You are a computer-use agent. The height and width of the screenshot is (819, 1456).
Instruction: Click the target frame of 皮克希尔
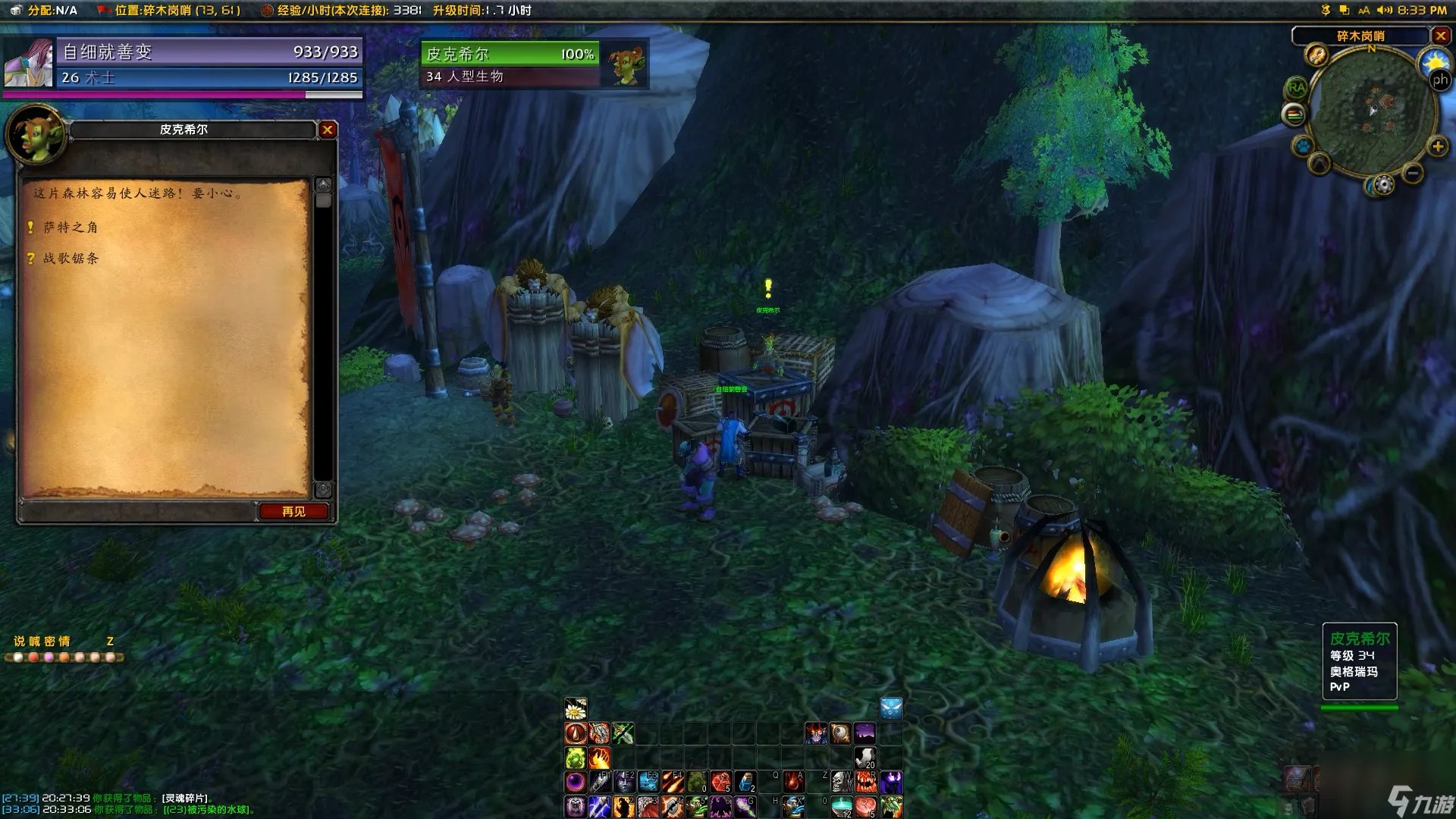pyautogui.click(x=510, y=64)
